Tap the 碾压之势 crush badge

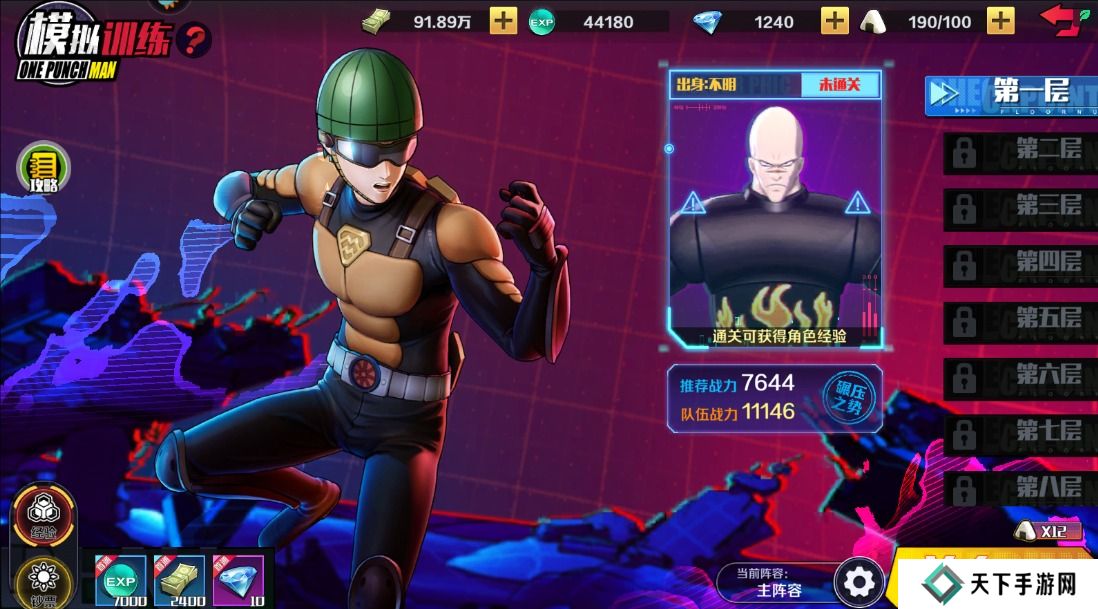click(x=841, y=399)
